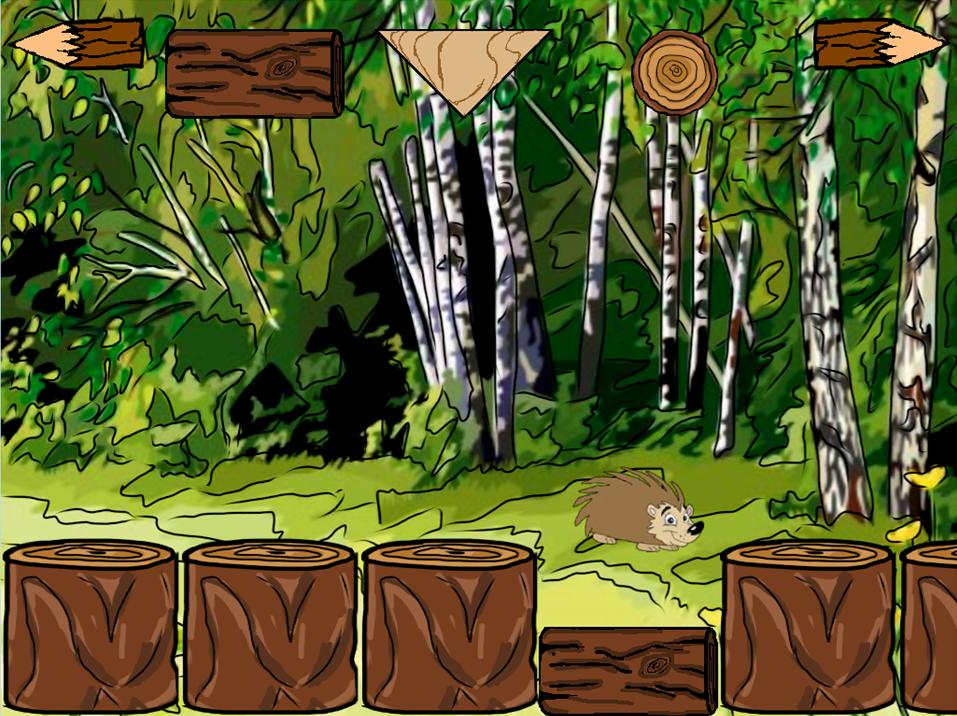Click the left-pointing wooden pencil arrow
Image resolution: width=957 pixels, height=716 pixels.
(x=78, y=44)
